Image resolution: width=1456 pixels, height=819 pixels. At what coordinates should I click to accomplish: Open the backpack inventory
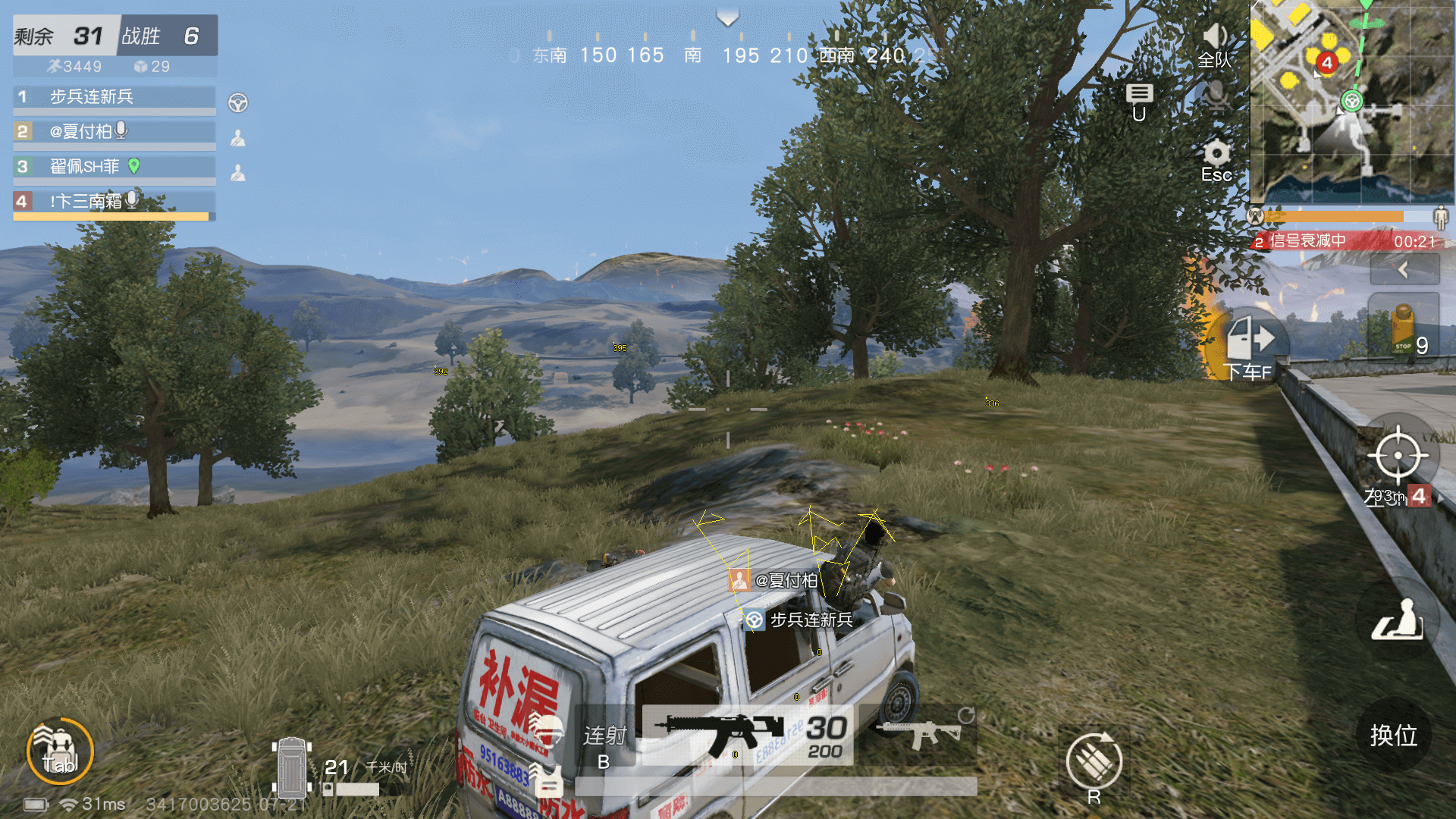(x=60, y=752)
